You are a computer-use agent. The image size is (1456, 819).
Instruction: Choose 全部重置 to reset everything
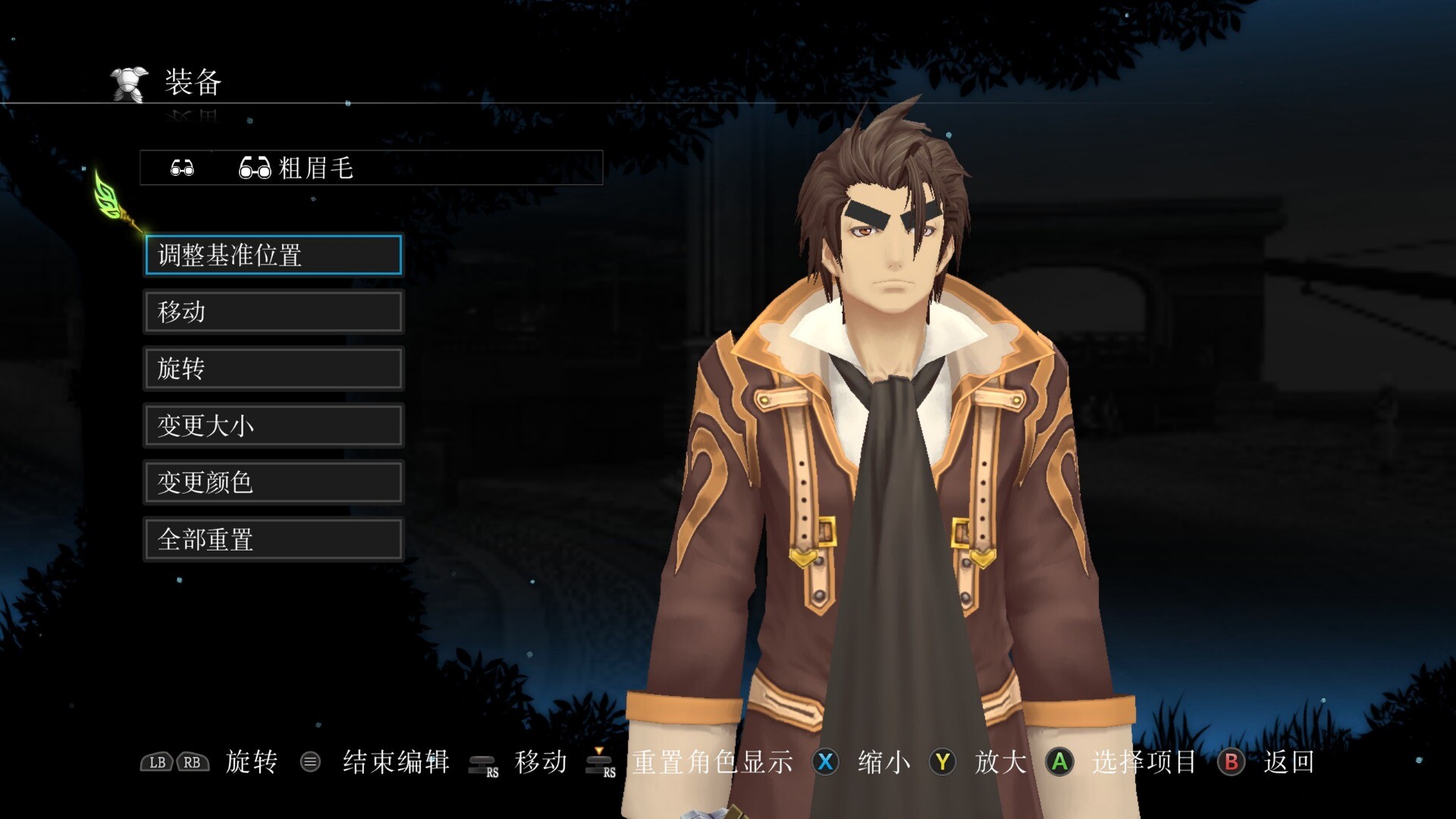[x=273, y=539]
